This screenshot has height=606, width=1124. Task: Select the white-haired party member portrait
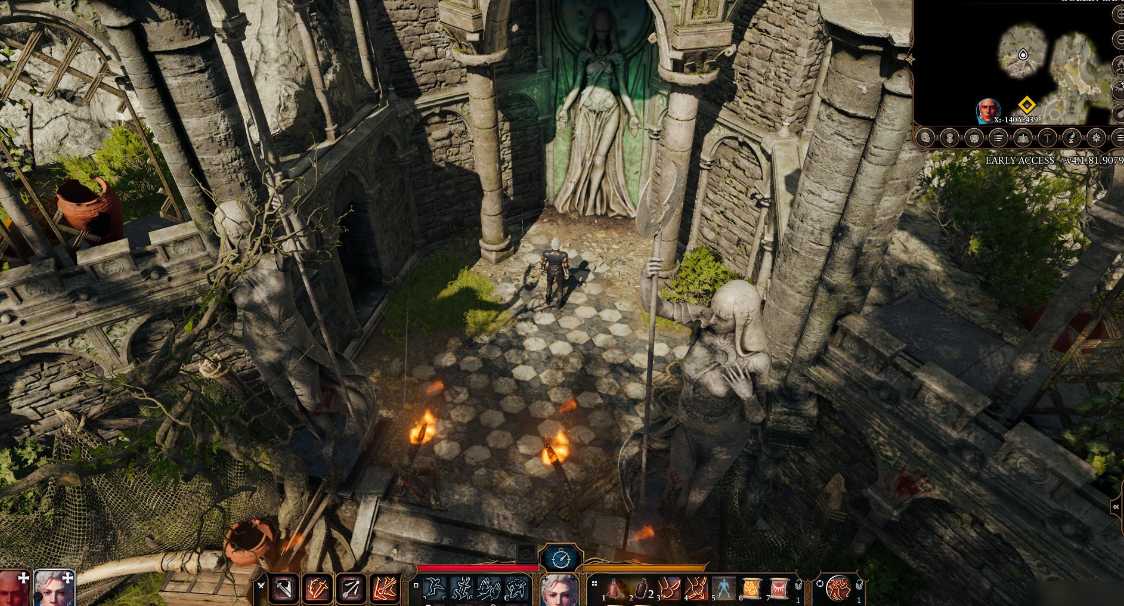click(x=53, y=590)
